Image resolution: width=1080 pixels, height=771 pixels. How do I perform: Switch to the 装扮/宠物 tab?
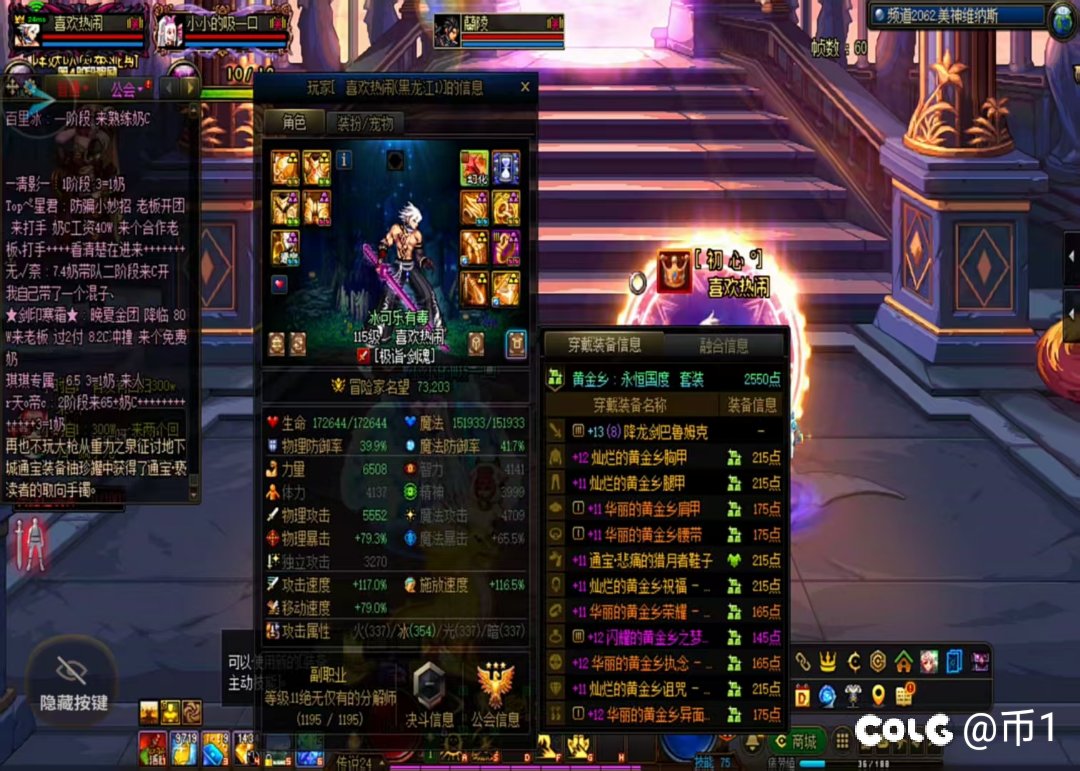coord(365,123)
